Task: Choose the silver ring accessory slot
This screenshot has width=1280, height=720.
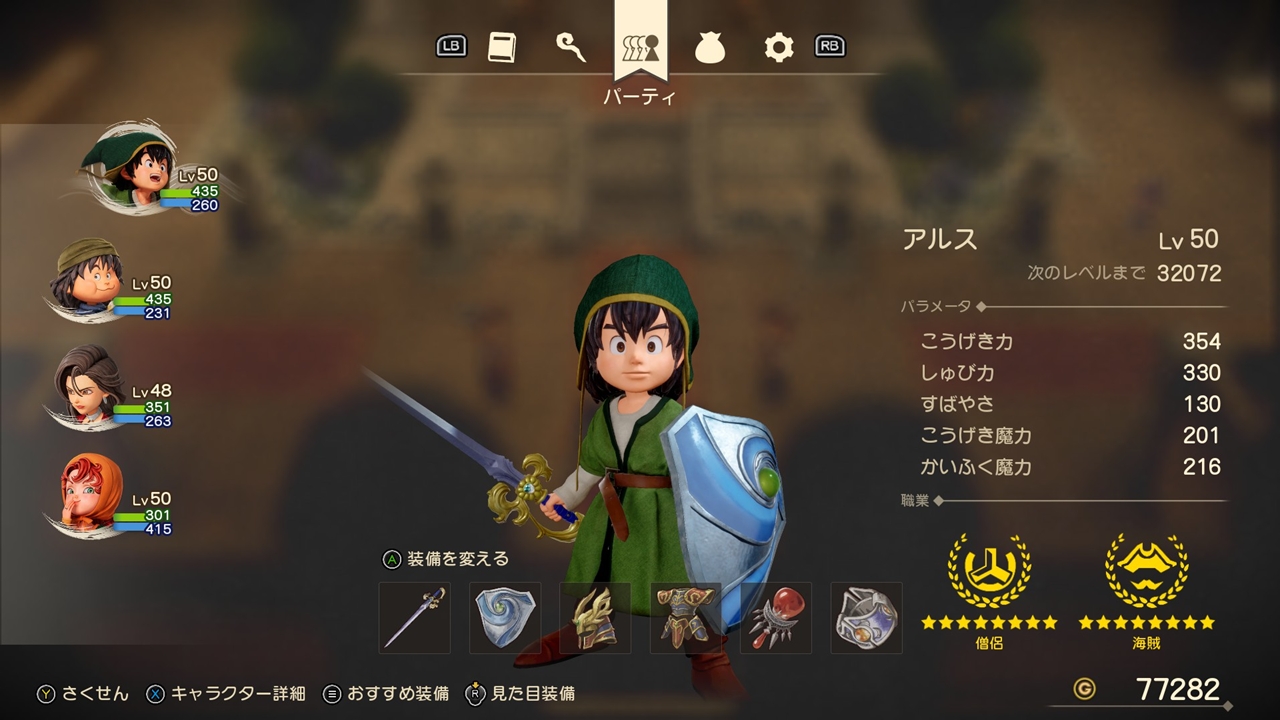Action: pyautogui.click(x=866, y=618)
